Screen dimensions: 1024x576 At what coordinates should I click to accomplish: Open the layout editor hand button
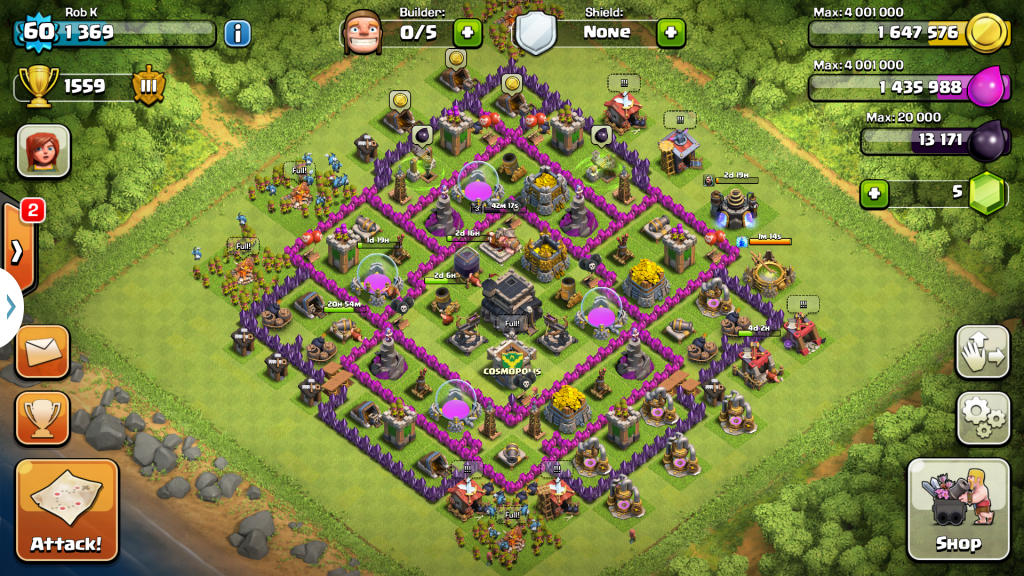982,351
